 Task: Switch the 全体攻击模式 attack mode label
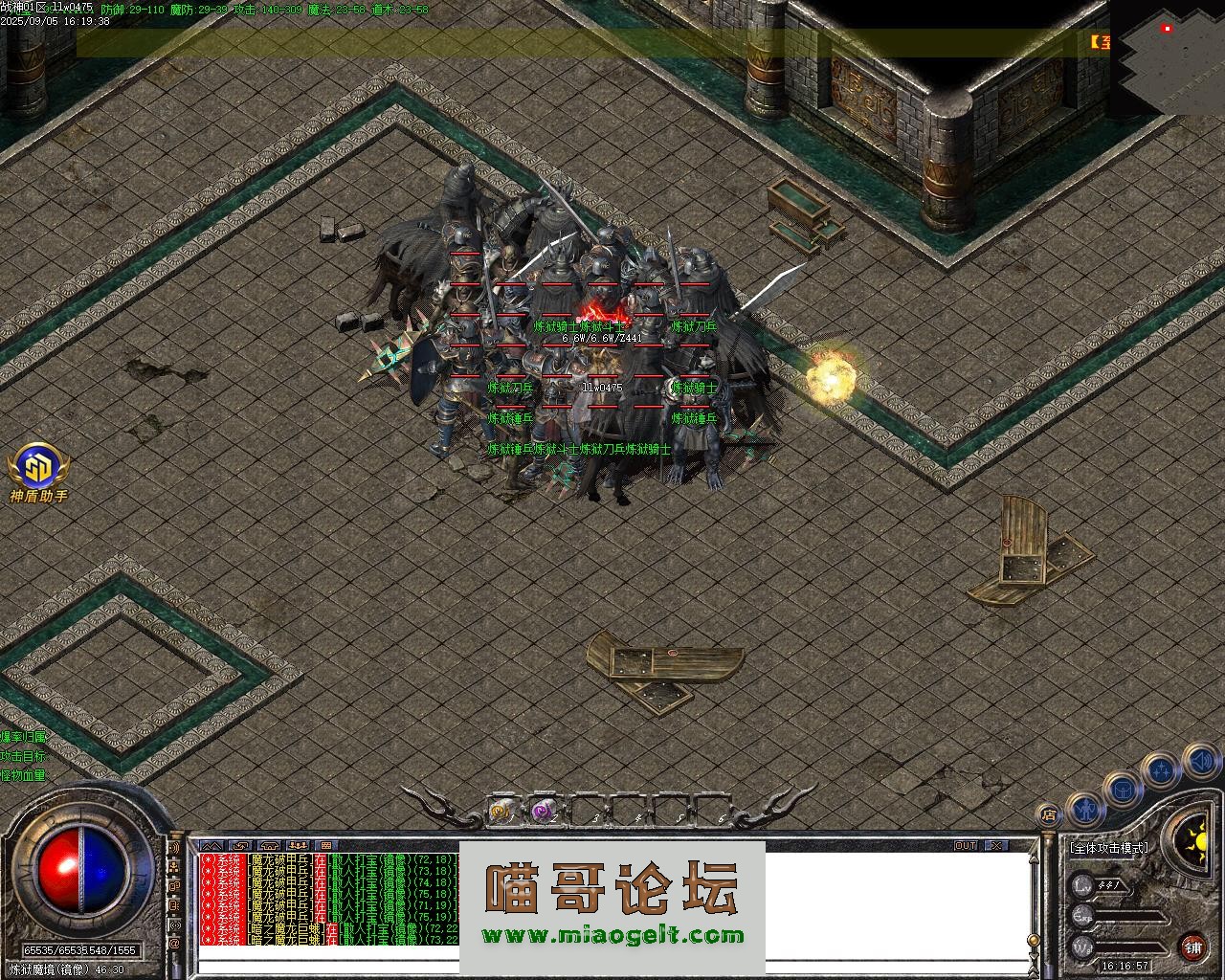[x=1109, y=848]
